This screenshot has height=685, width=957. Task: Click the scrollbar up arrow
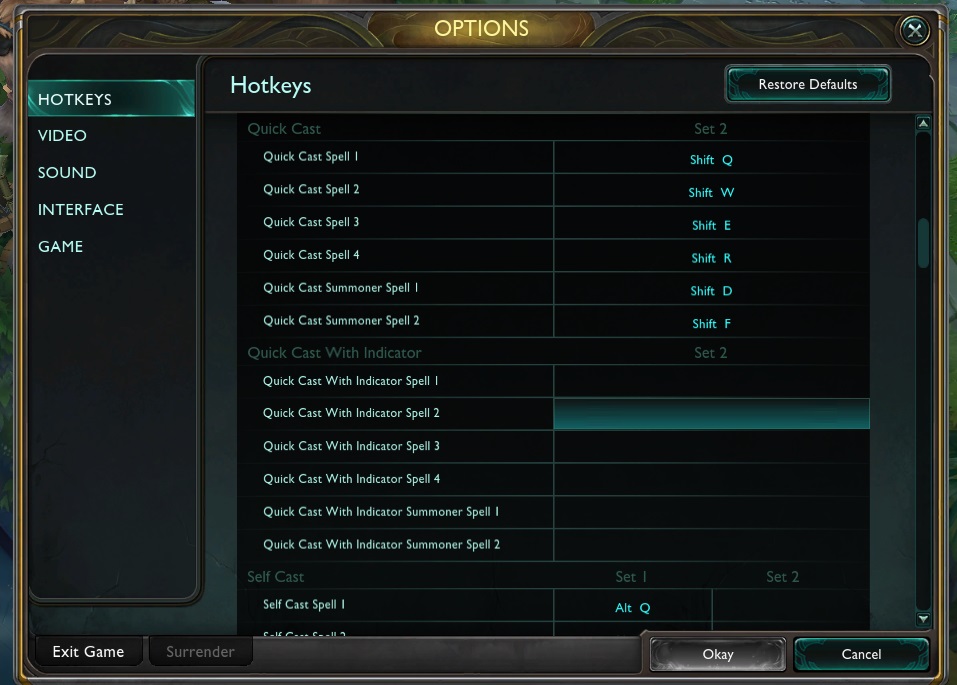(923, 124)
